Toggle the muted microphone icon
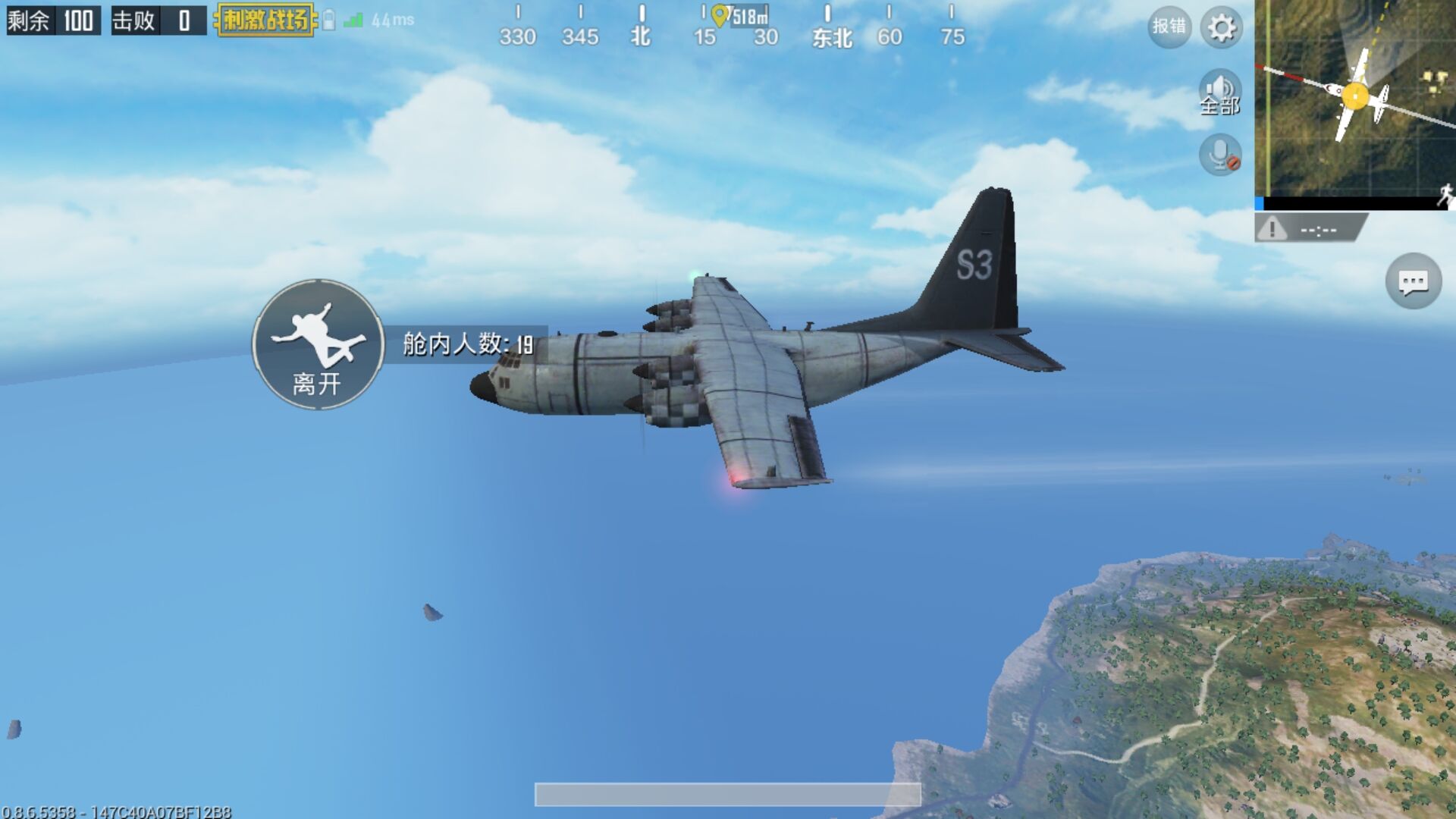The width and height of the screenshot is (1456, 819). [1219, 155]
